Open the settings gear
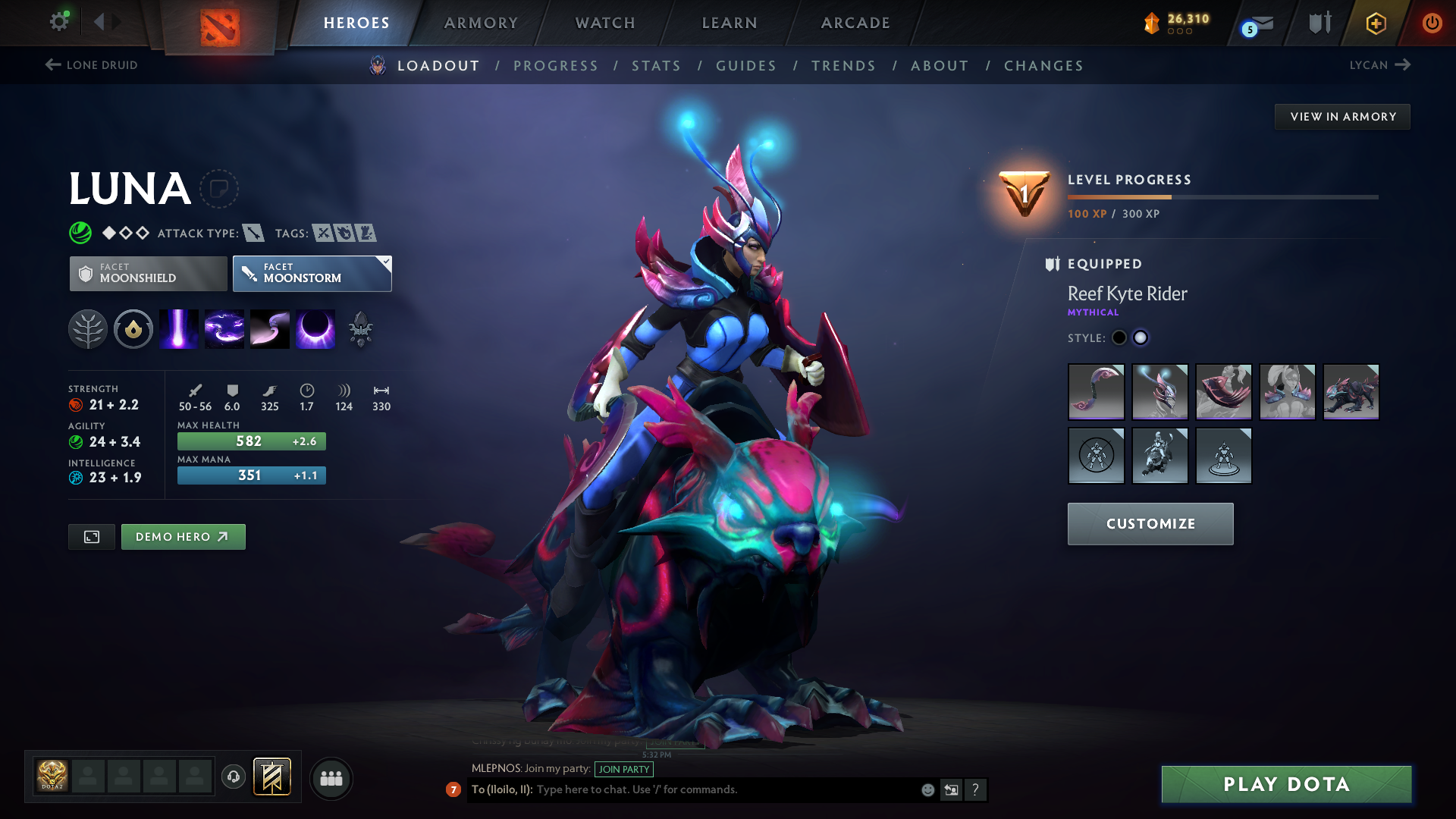1456x819 pixels. 58,21
